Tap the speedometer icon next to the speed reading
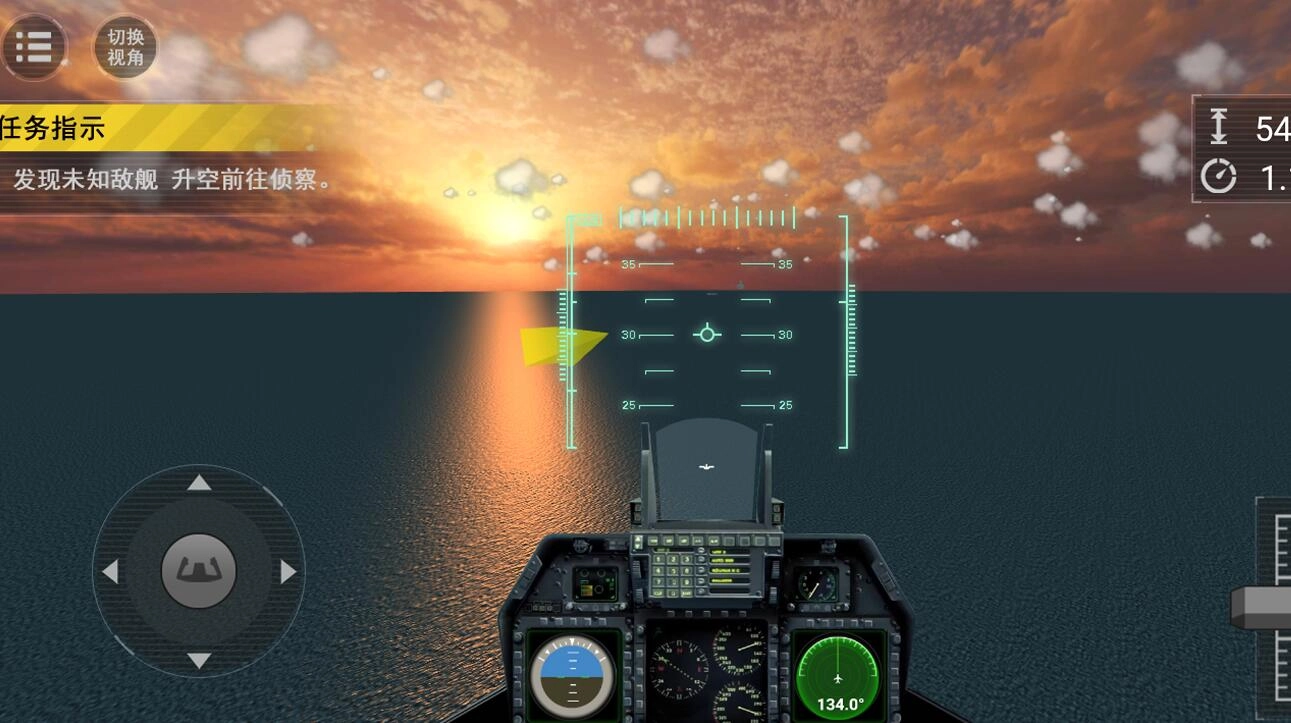The height and width of the screenshot is (723, 1291). click(1218, 175)
